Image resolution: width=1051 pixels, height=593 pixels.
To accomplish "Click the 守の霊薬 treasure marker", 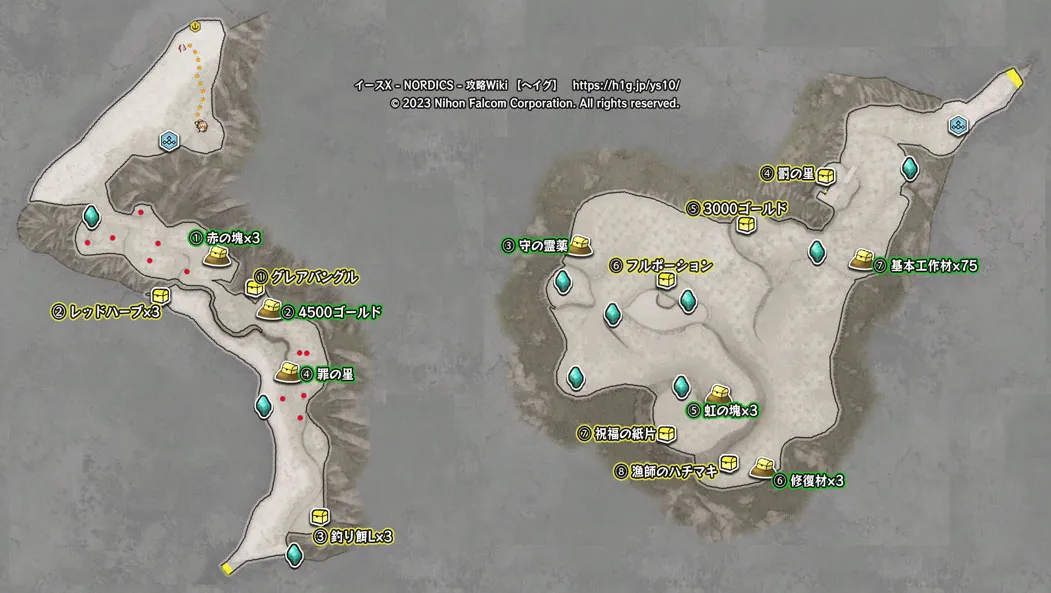I will [x=583, y=245].
